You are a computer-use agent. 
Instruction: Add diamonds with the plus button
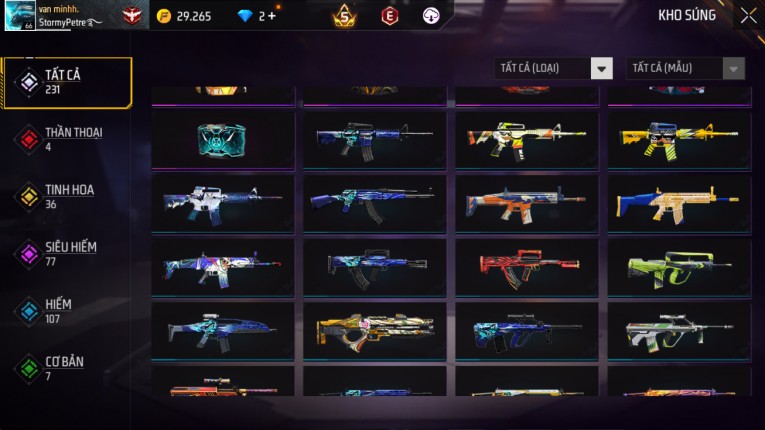coord(271,16)
